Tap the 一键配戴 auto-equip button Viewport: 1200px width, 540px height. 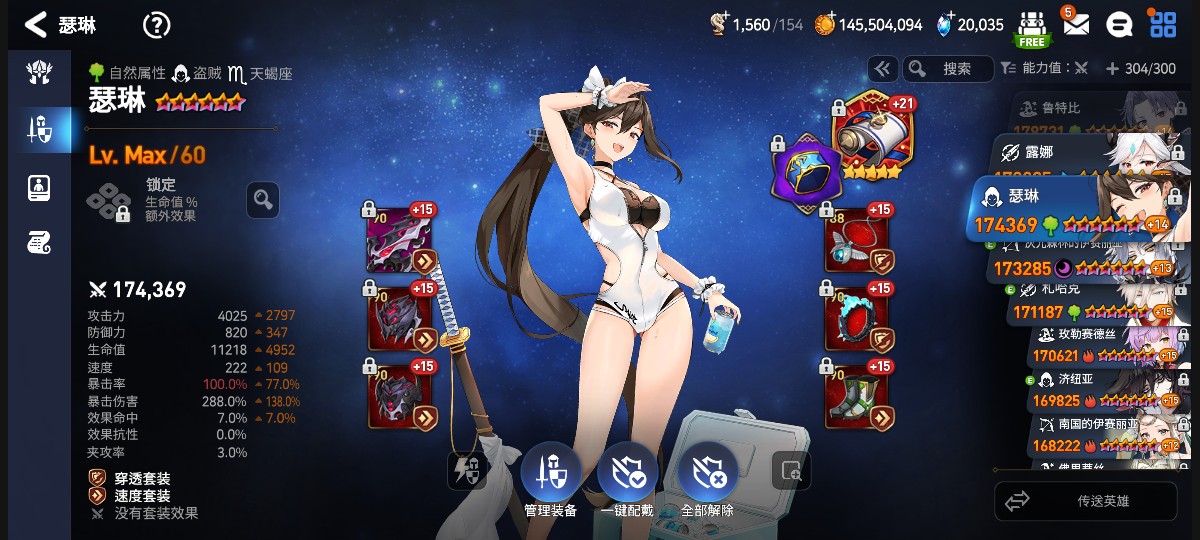628,478
